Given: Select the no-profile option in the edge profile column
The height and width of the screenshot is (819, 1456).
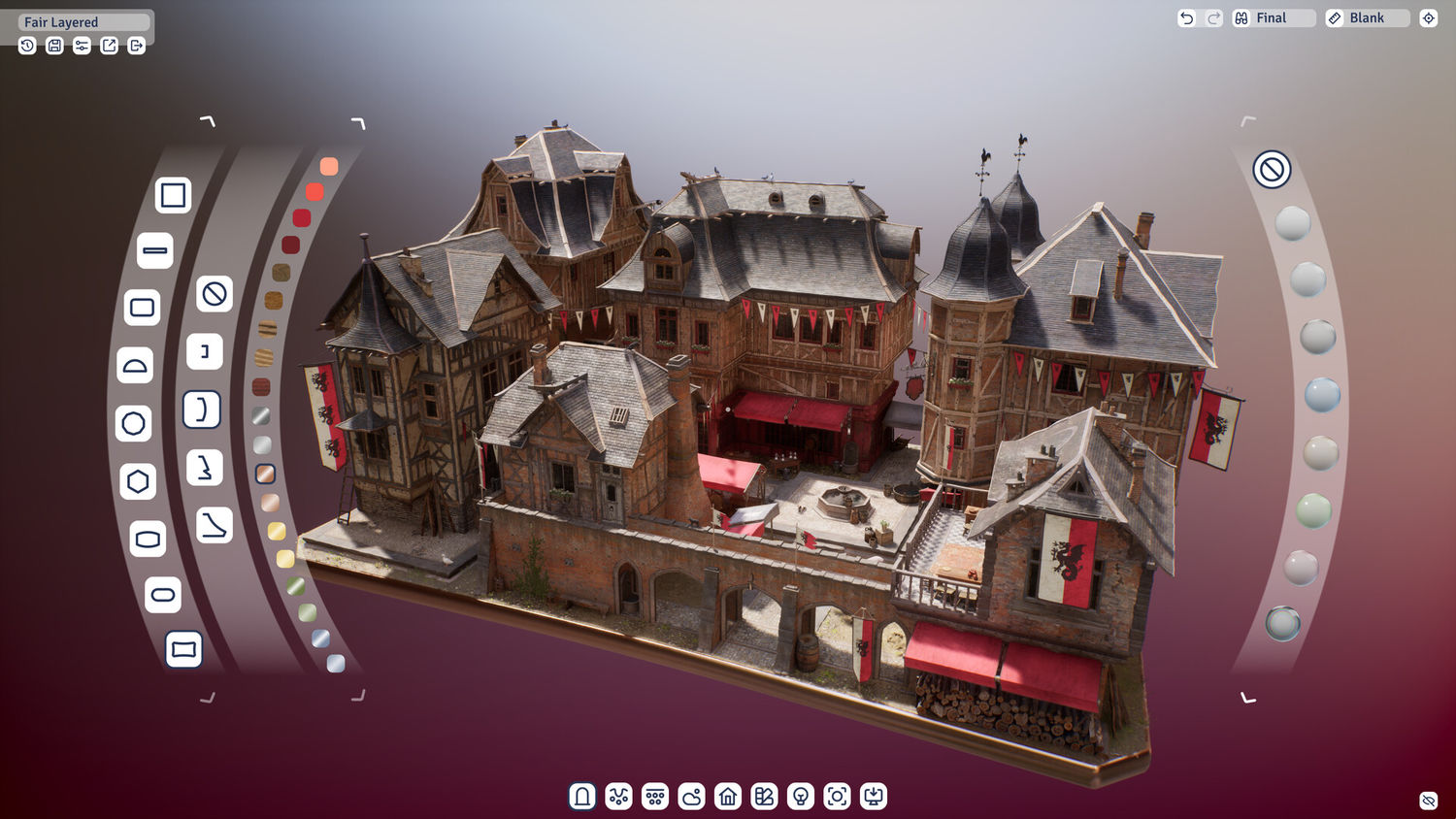Looking at the screenshot, I should [x=215, y=293].
